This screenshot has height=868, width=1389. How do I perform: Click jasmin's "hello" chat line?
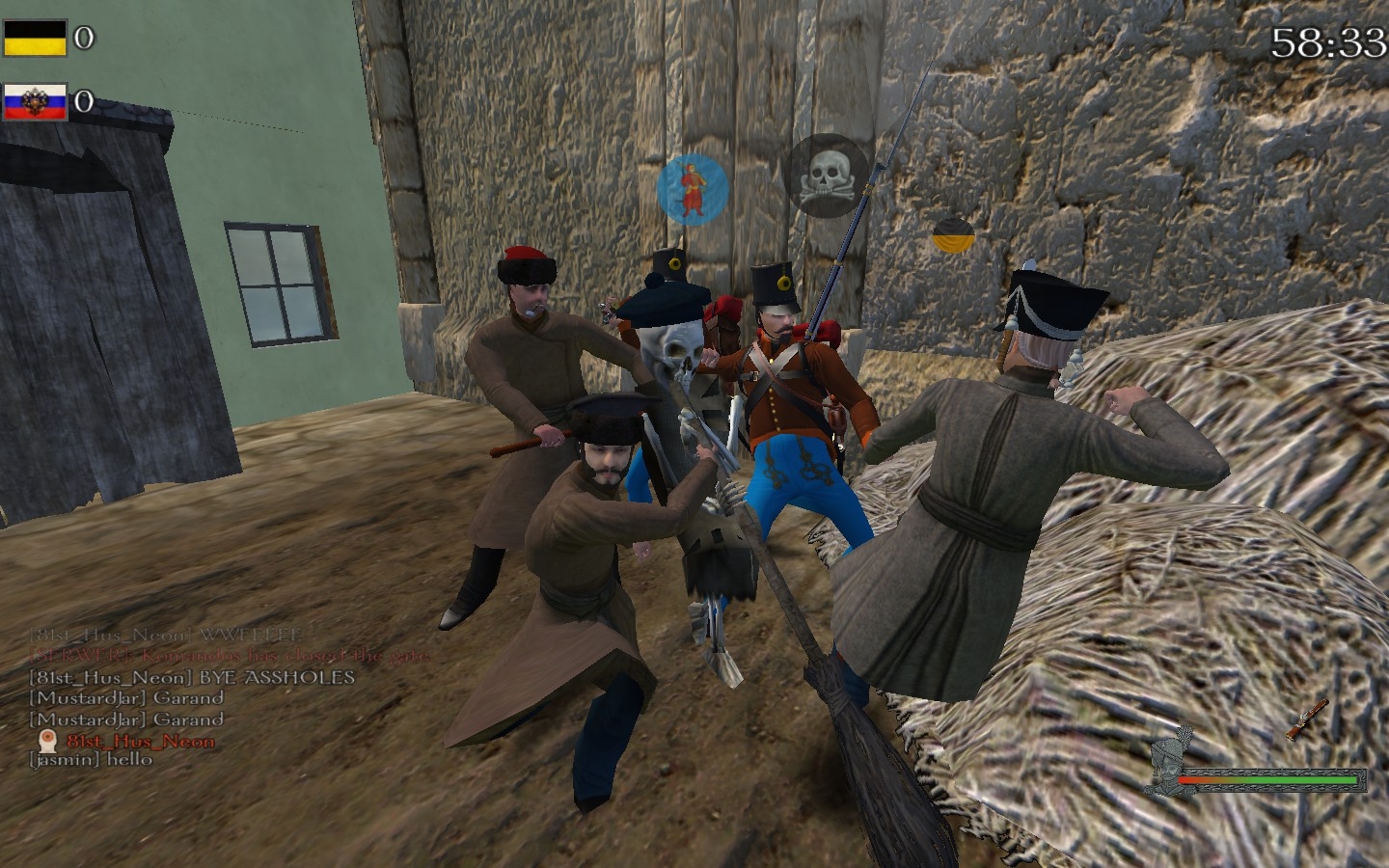[91, 759]
